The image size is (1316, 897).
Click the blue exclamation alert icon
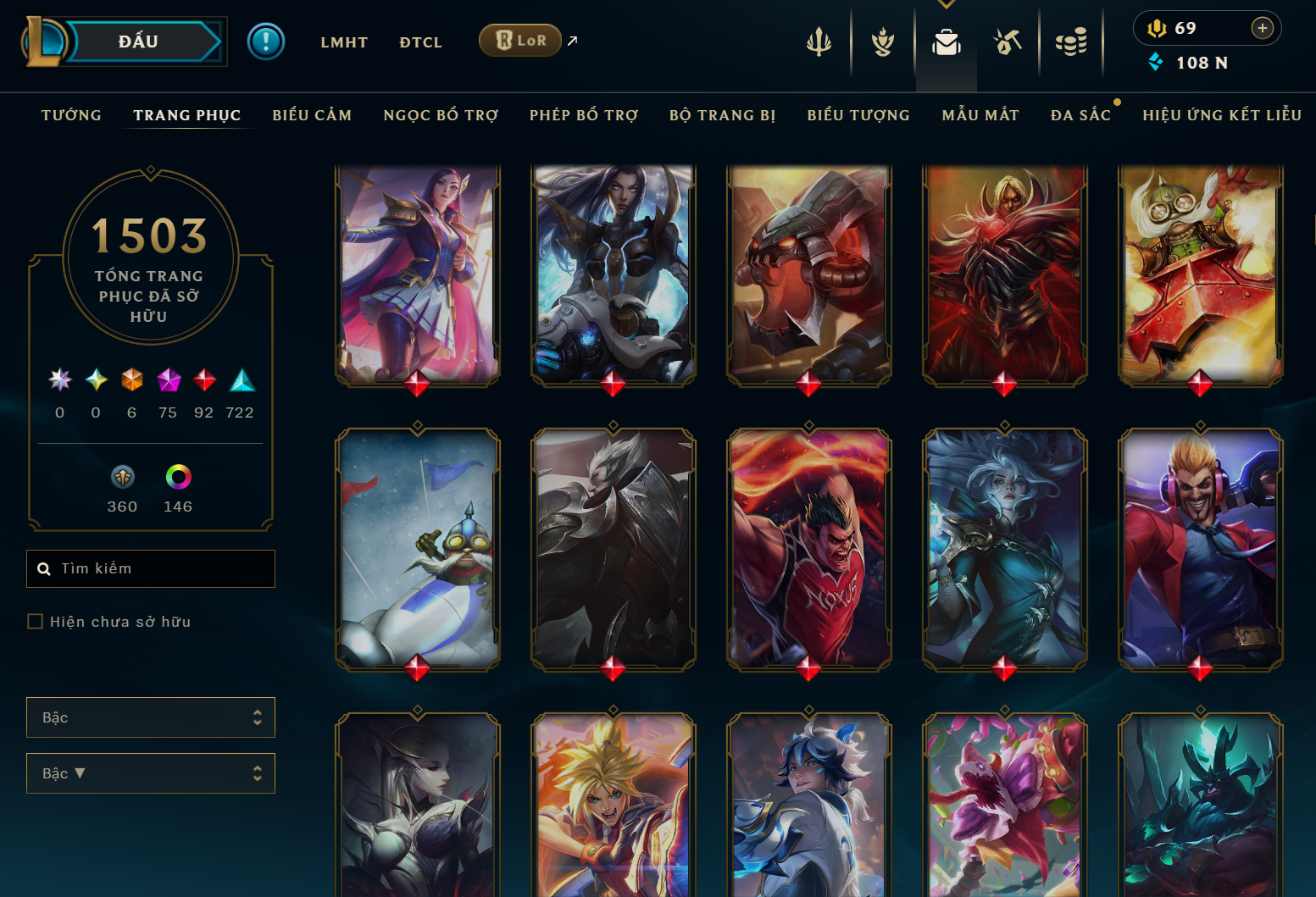click(266, 41)
